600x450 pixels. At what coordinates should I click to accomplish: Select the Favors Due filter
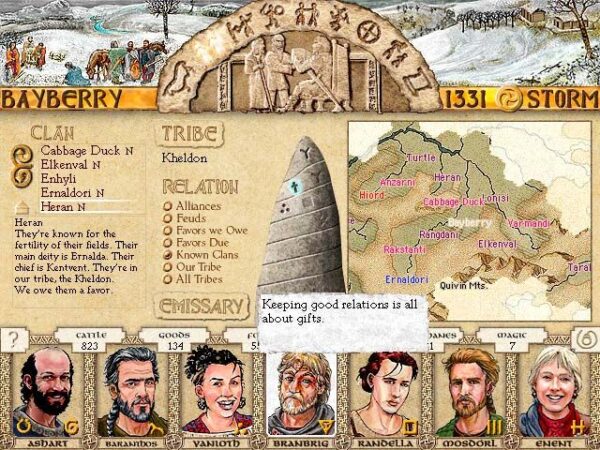[204, 243]
